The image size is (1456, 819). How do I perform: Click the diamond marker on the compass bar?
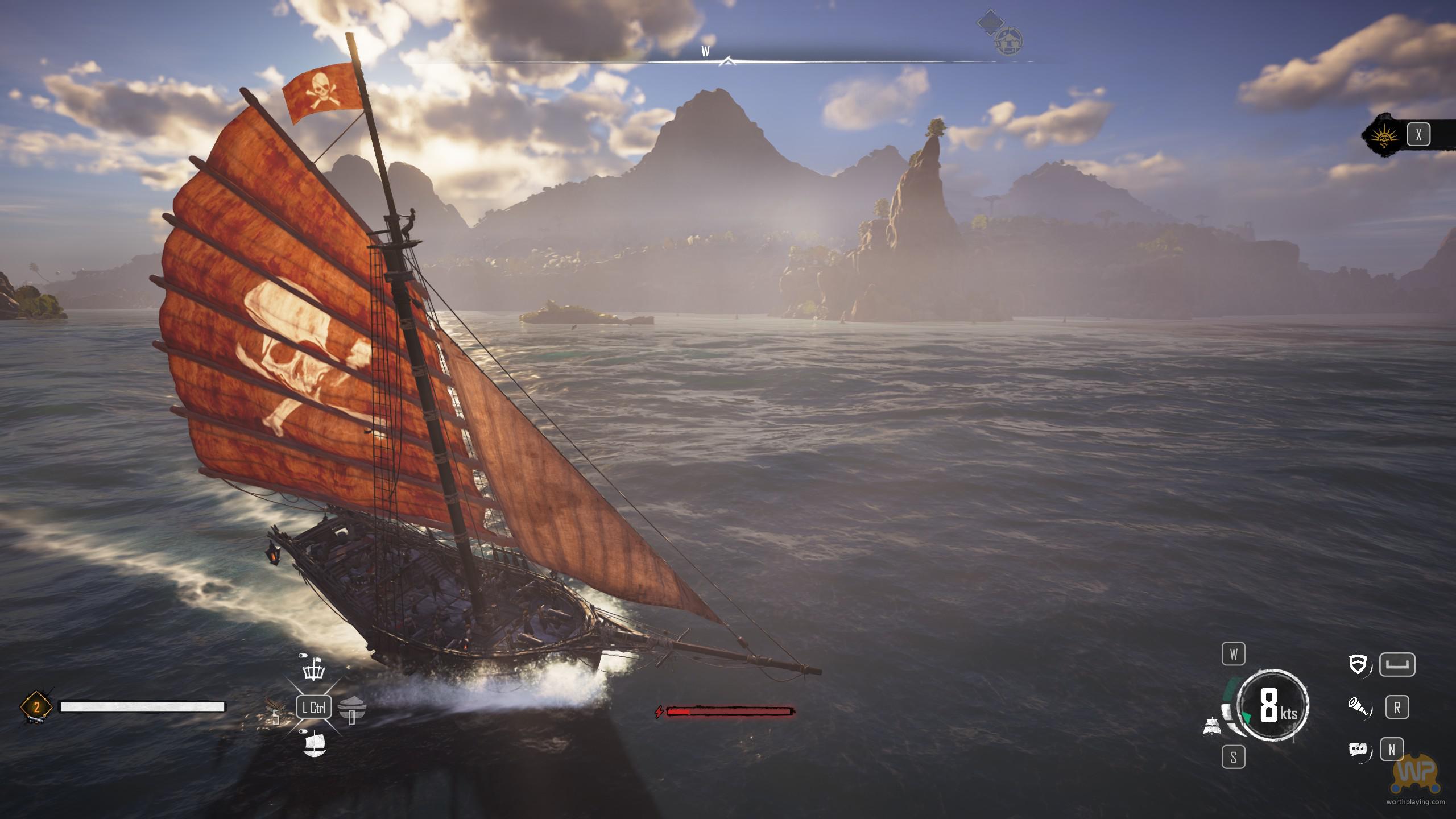(x=990, y=23)
